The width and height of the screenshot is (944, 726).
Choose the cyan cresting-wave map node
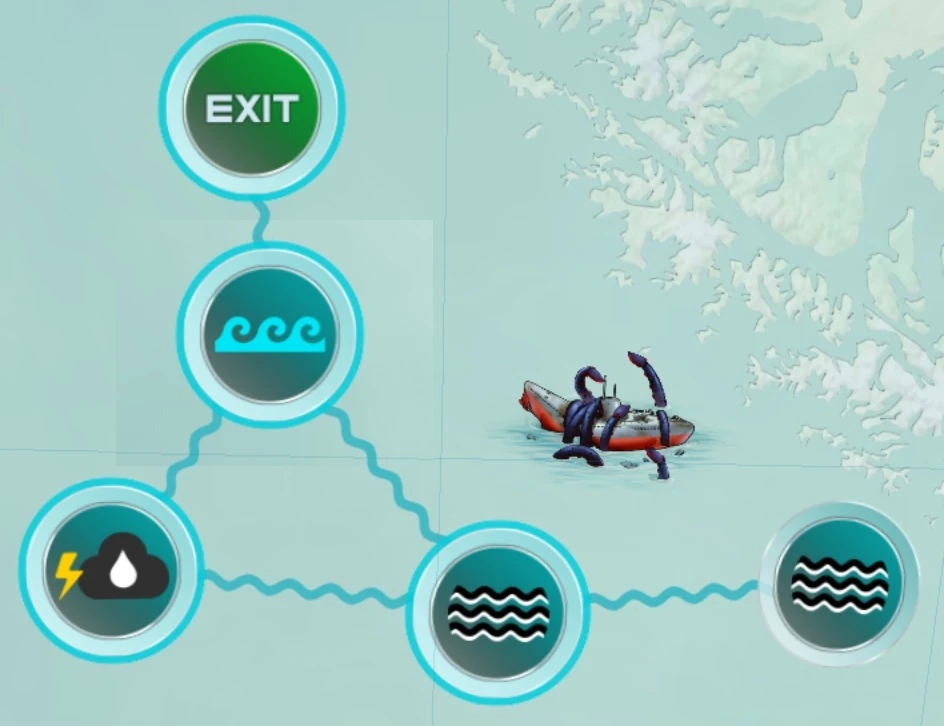tap(269, 334)
